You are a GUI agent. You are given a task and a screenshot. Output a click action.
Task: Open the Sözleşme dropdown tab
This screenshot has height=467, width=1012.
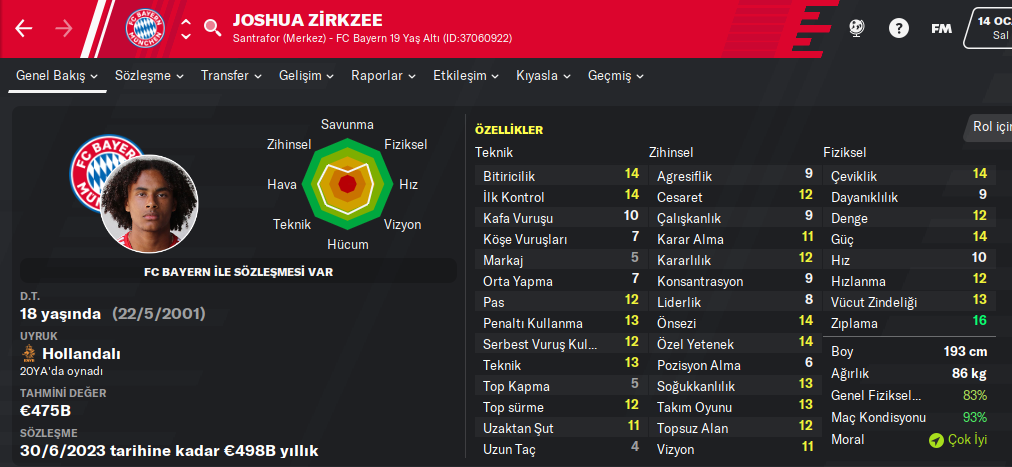point(149,76)
